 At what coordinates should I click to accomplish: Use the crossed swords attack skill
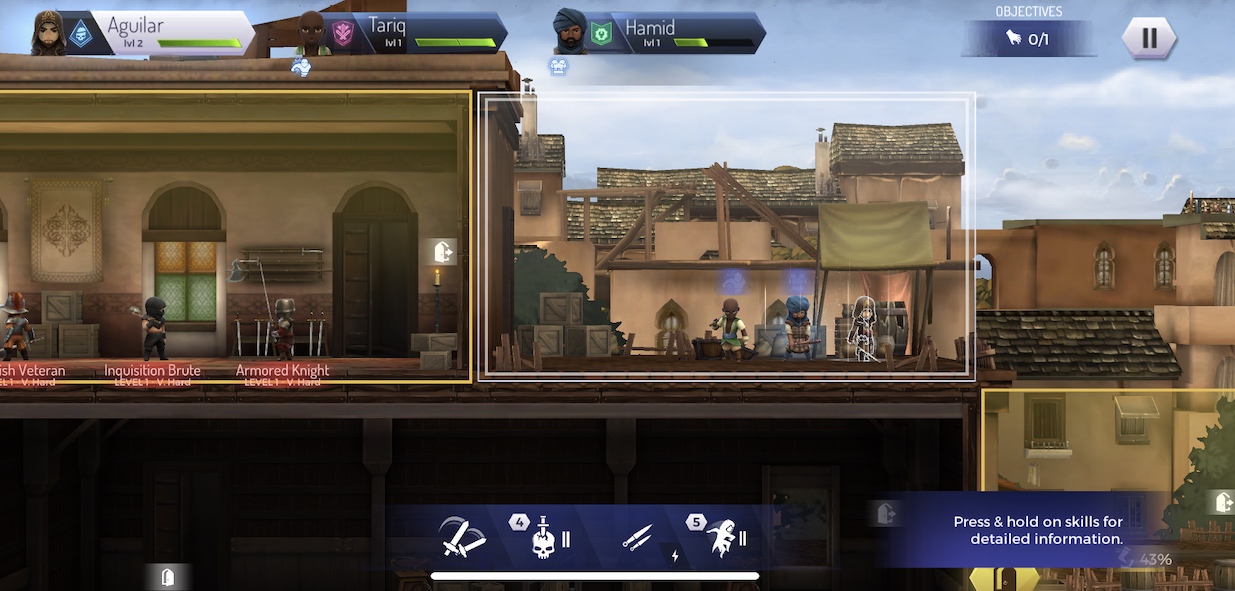pyautogui.click(x=463, y=538)
